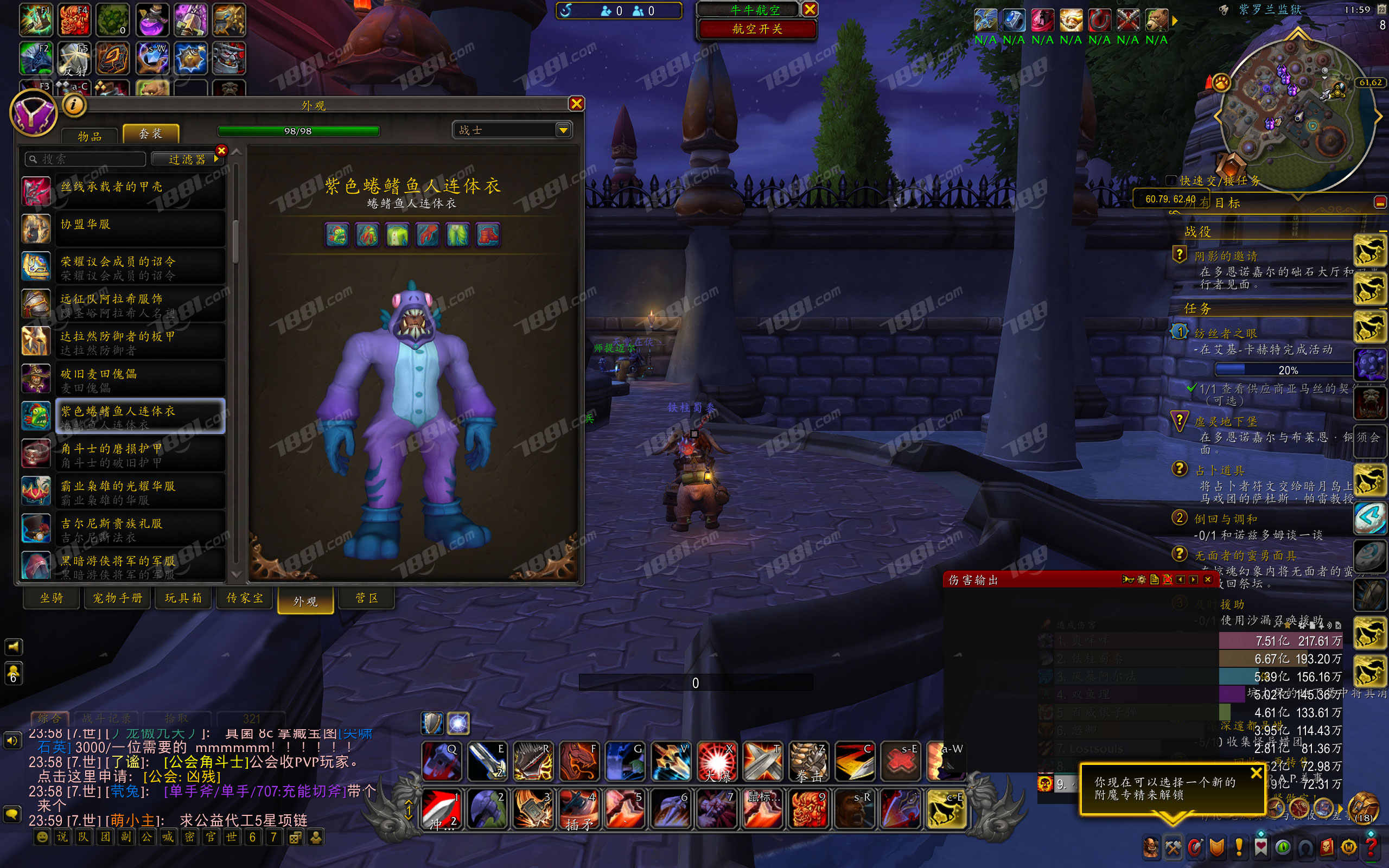Open the 过滤器 filter menu

(x=187, y=159)
